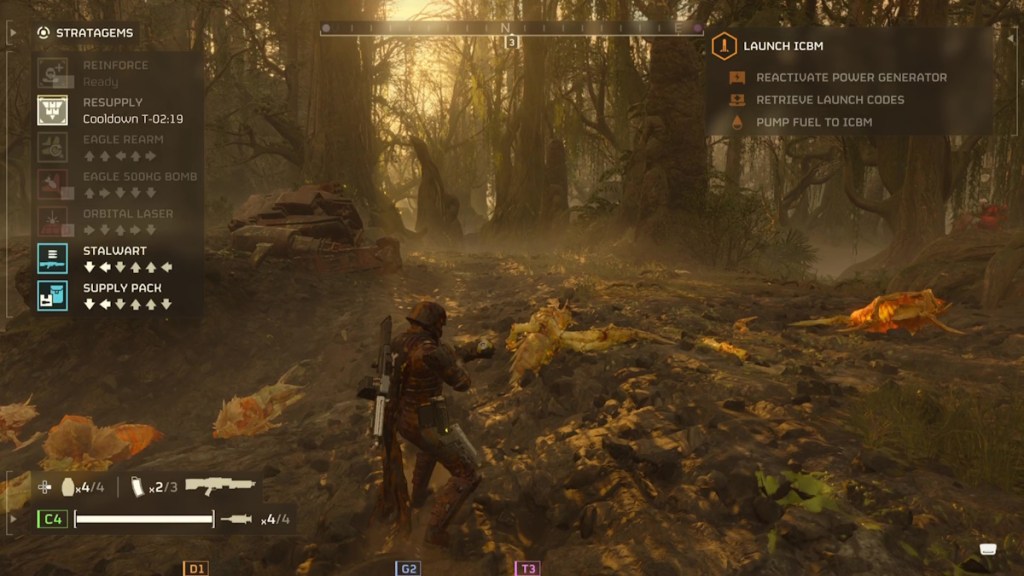Pick the Eagle Rearm stratagem
Screen dimensions: 1024x576
click(53, 147)
